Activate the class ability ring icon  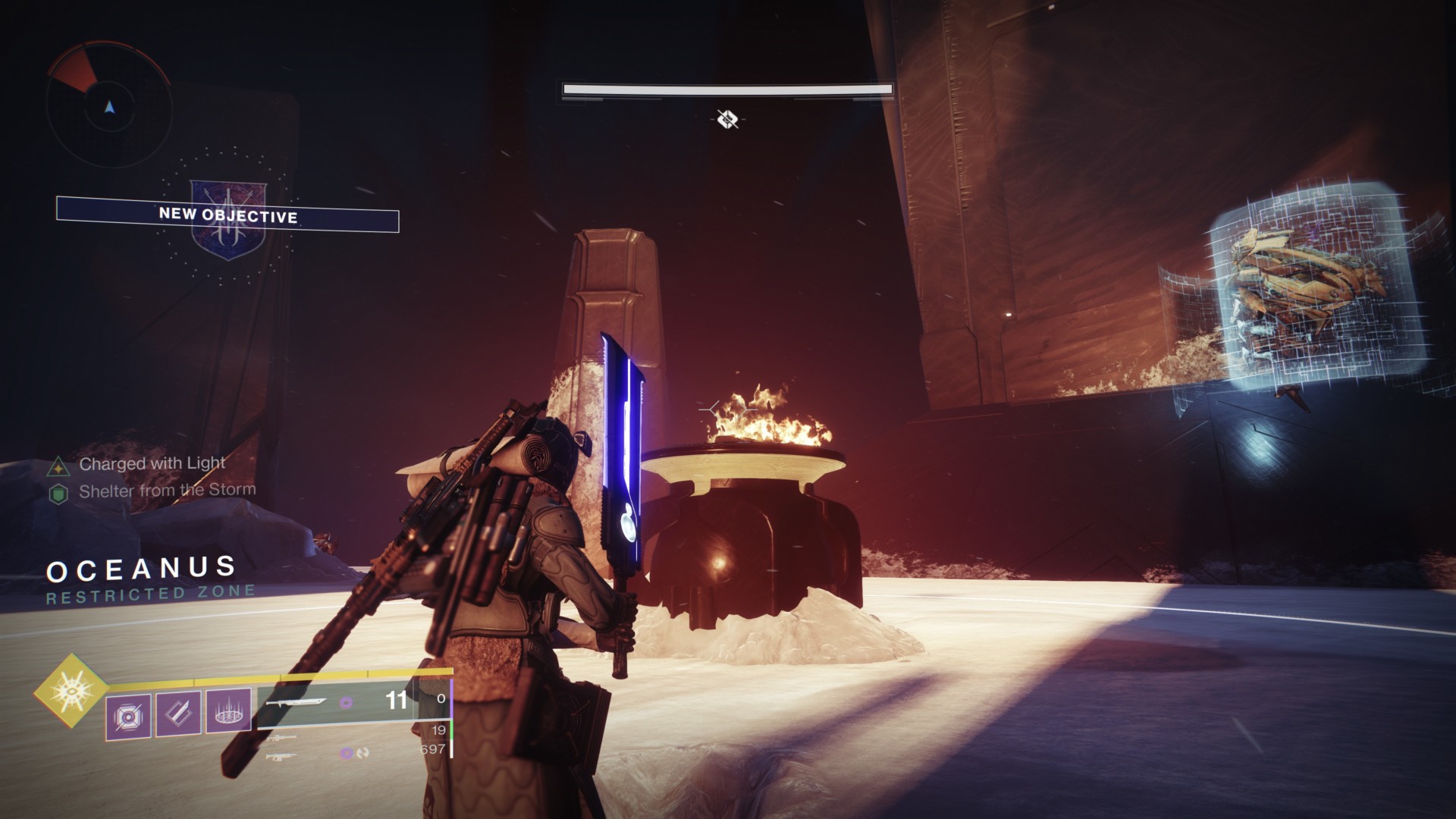228,712
